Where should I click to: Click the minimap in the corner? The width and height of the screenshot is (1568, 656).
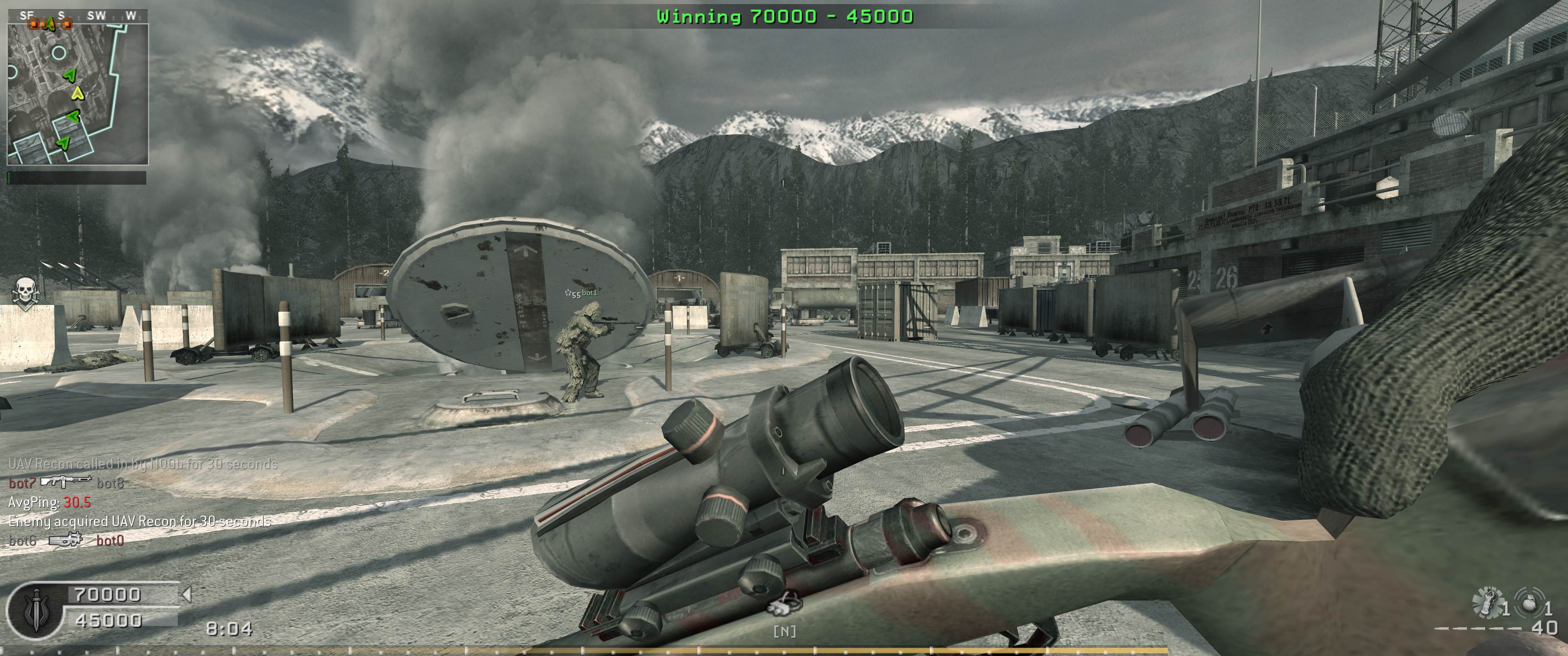(77, 94)
